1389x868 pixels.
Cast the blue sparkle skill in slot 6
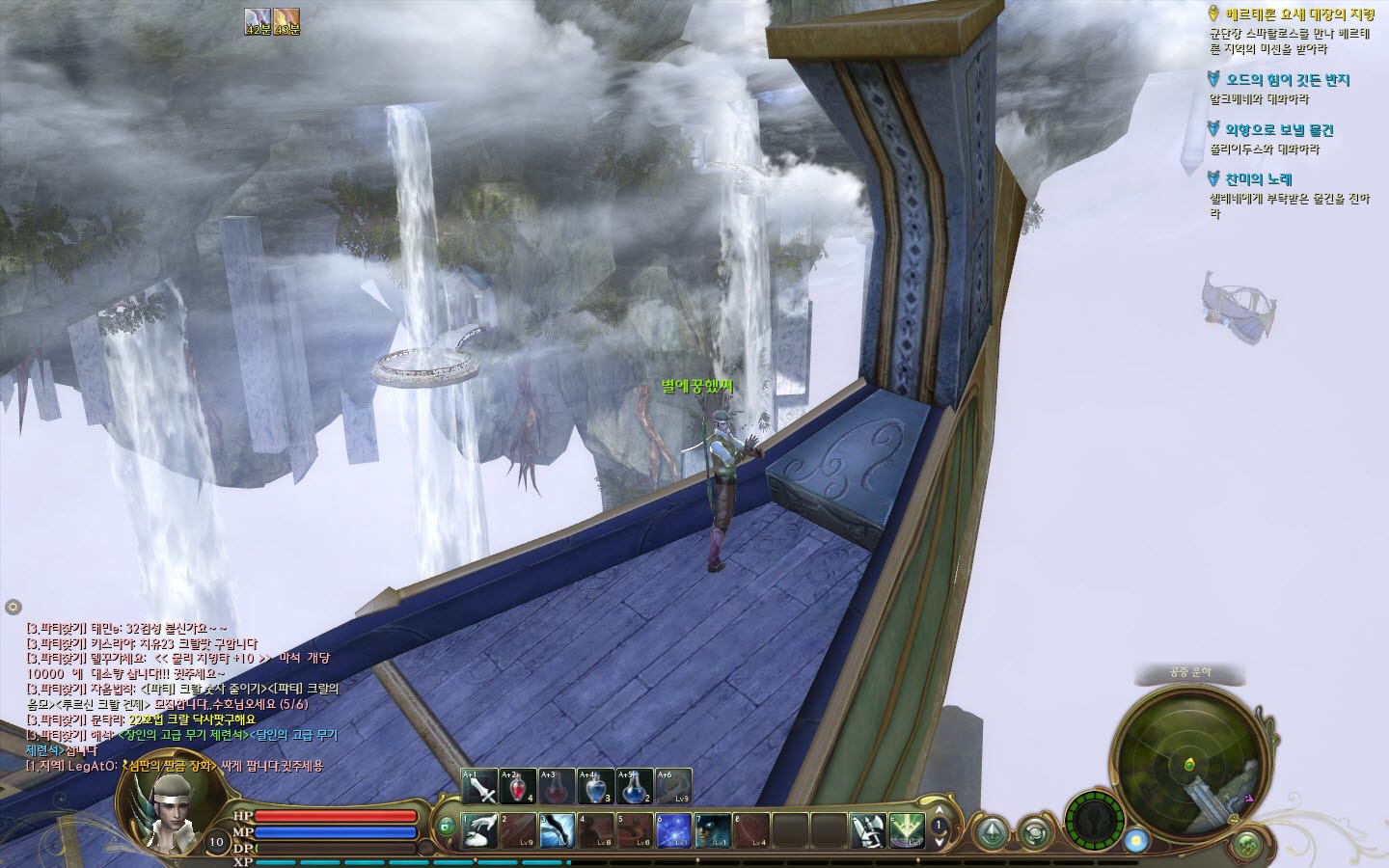pos(673,830)
